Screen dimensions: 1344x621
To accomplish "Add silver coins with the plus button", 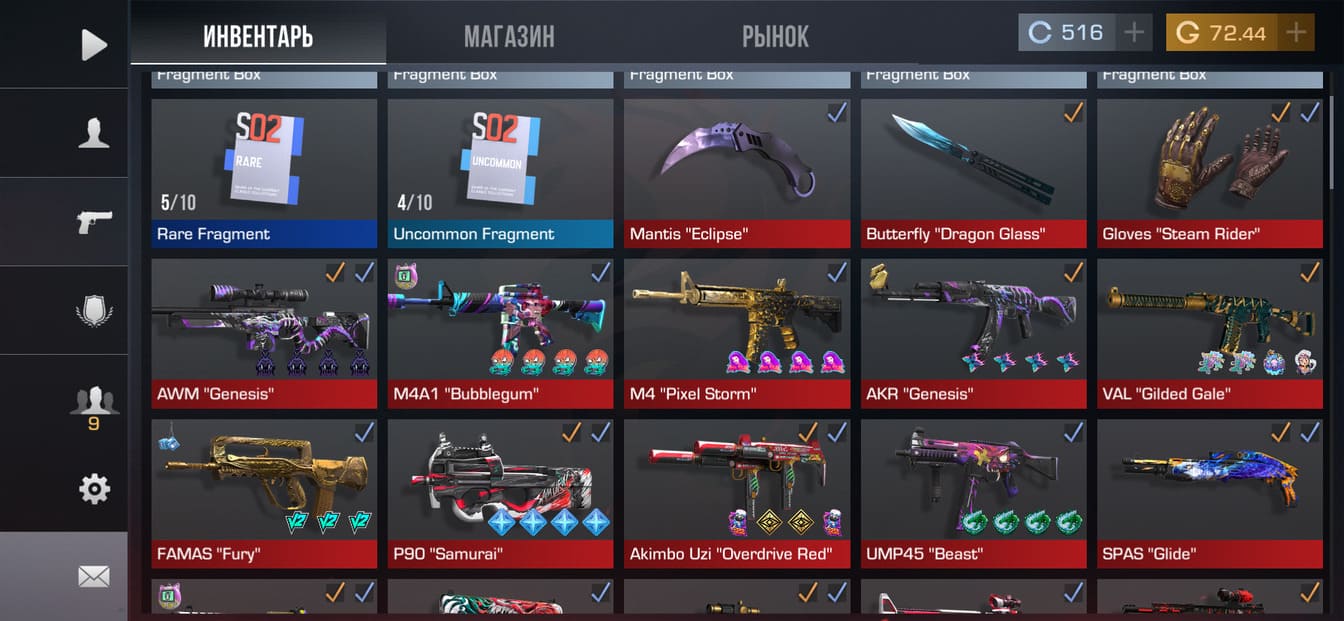I will (1134, 33).
